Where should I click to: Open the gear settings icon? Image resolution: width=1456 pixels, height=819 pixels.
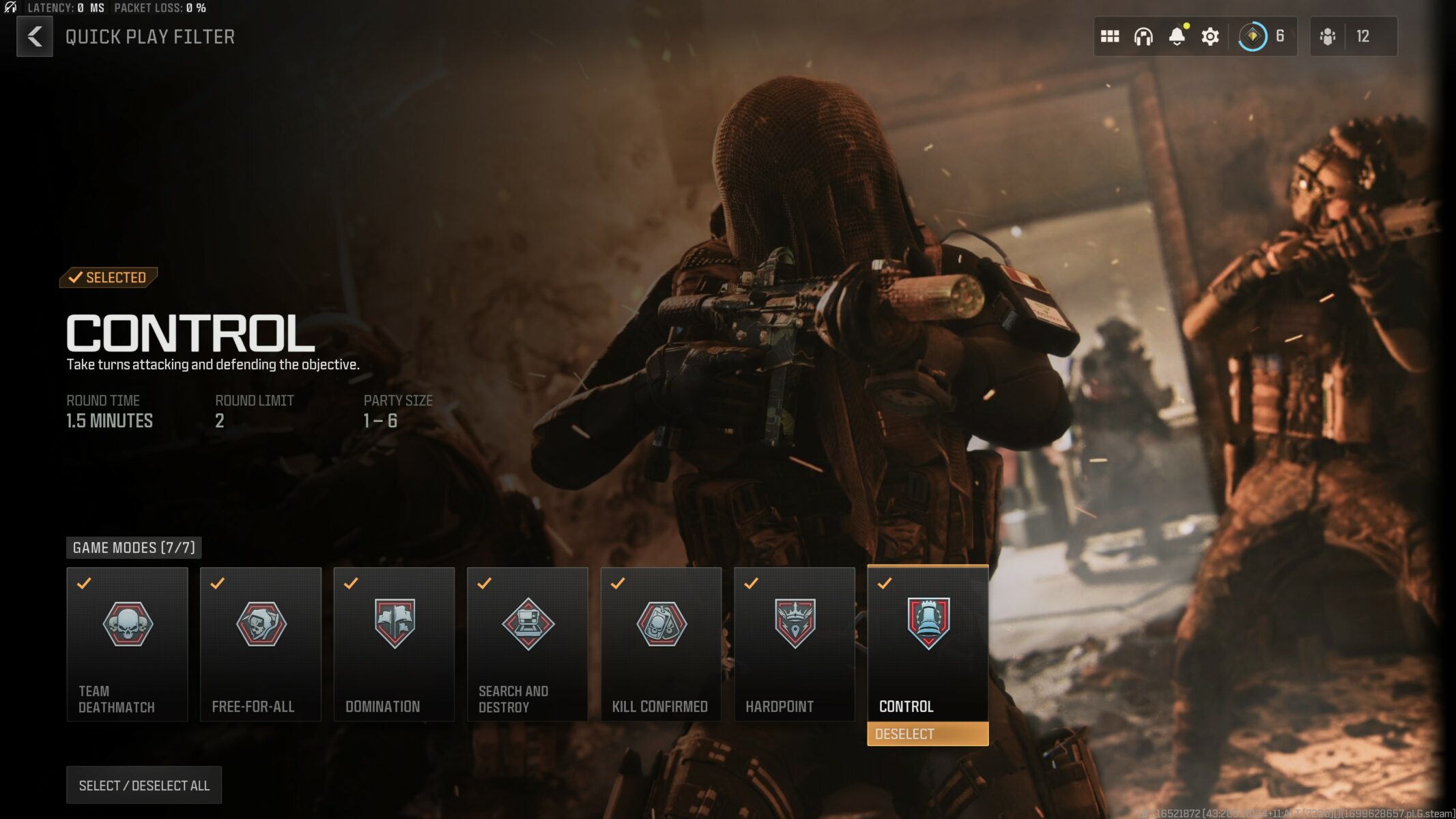[x=1210, y=36]
